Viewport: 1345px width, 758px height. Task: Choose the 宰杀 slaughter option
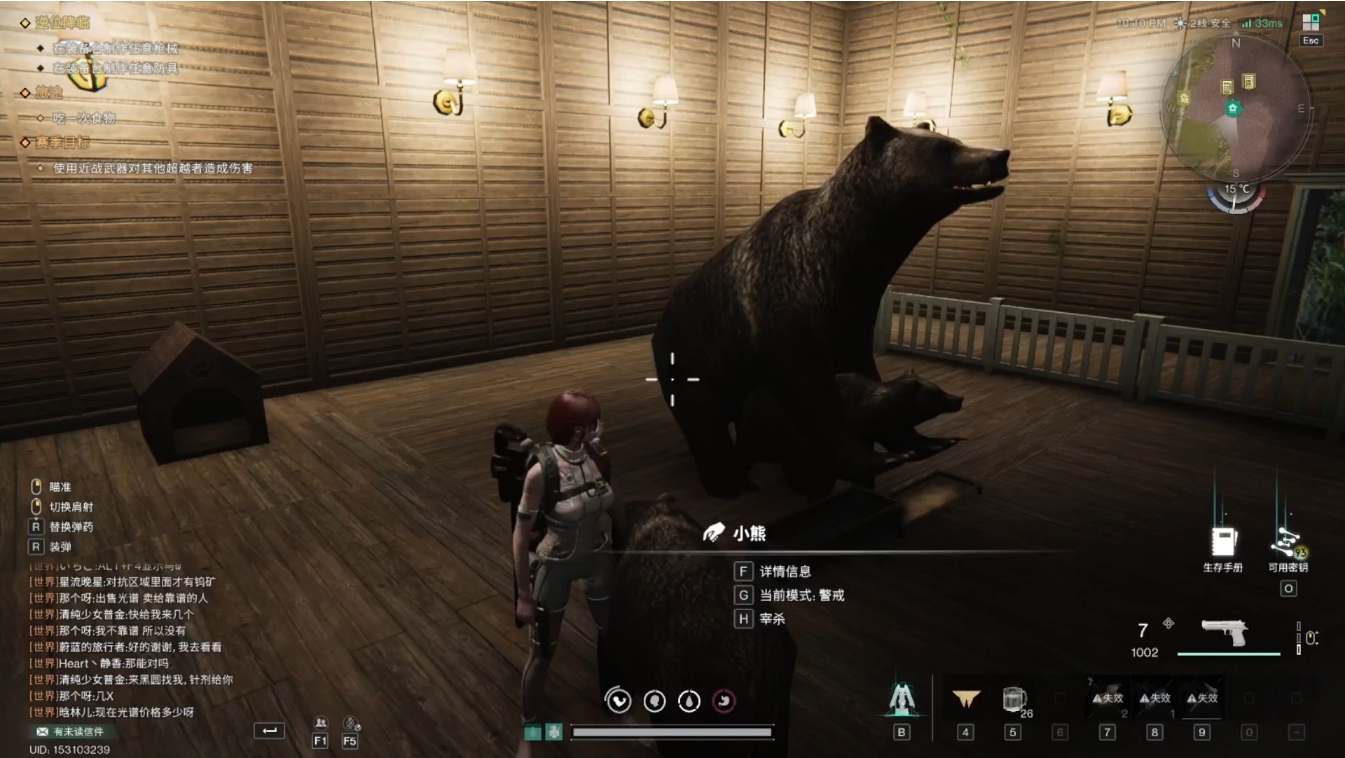(772, 619)
